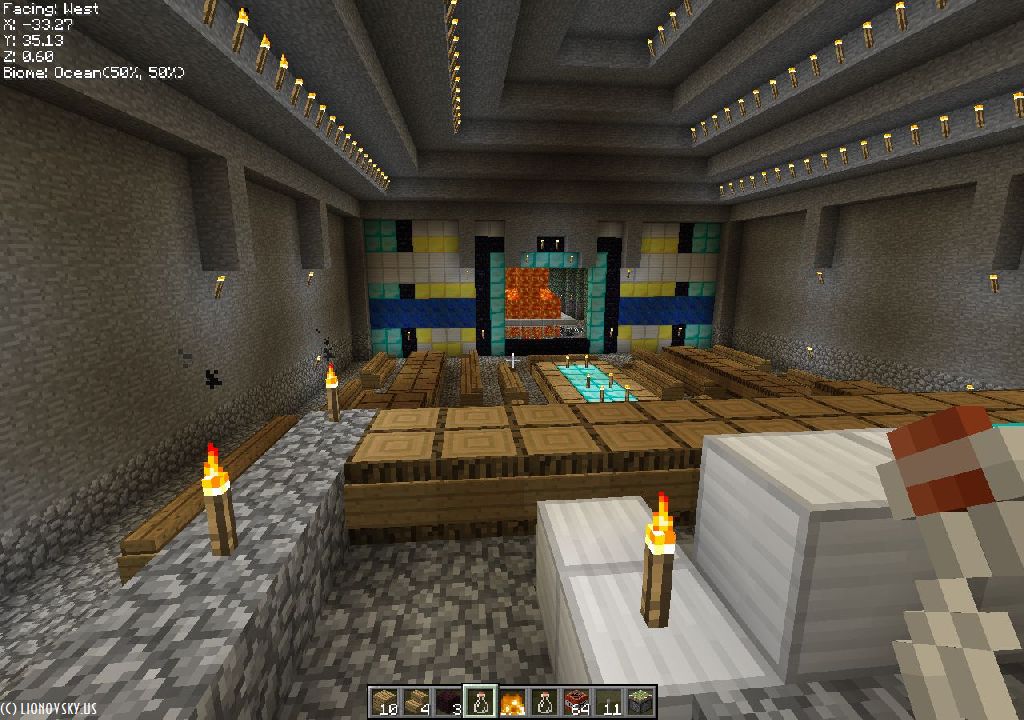Select the fire item hotbar slot

pos(512,702)
